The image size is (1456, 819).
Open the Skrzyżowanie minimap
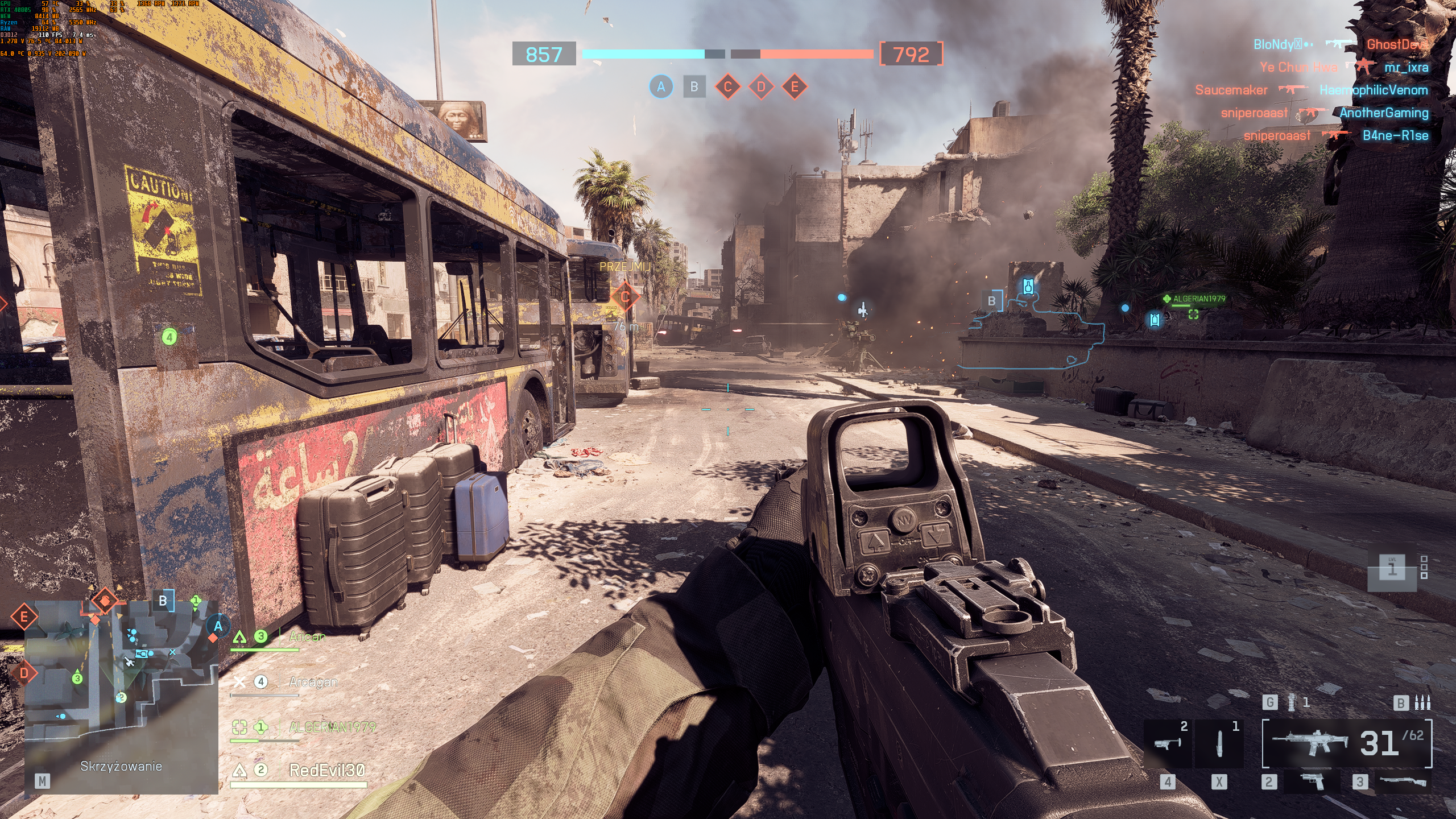(x=121, y=696)
